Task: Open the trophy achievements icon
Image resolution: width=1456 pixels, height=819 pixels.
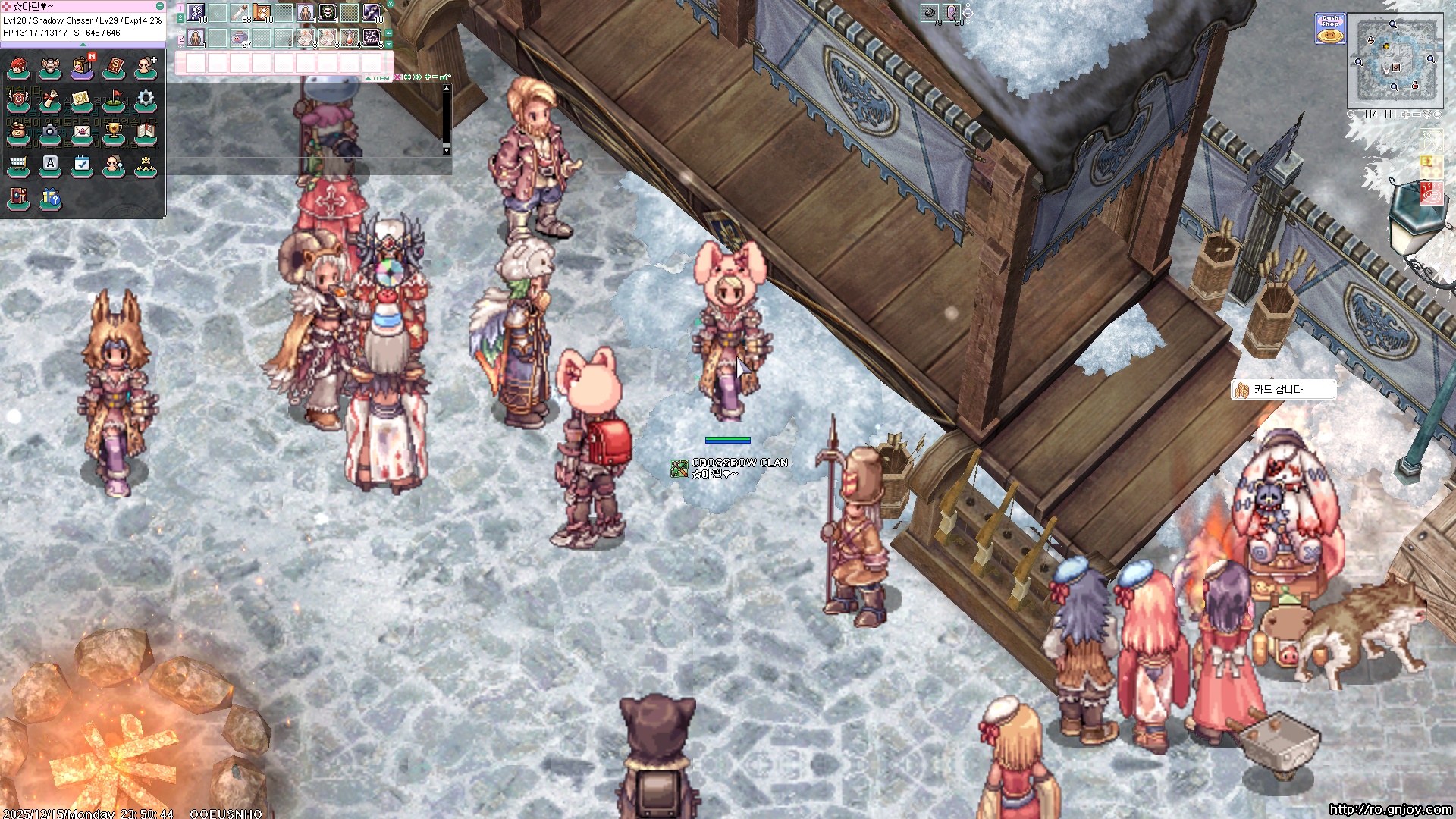Action: tap(114, 132)
